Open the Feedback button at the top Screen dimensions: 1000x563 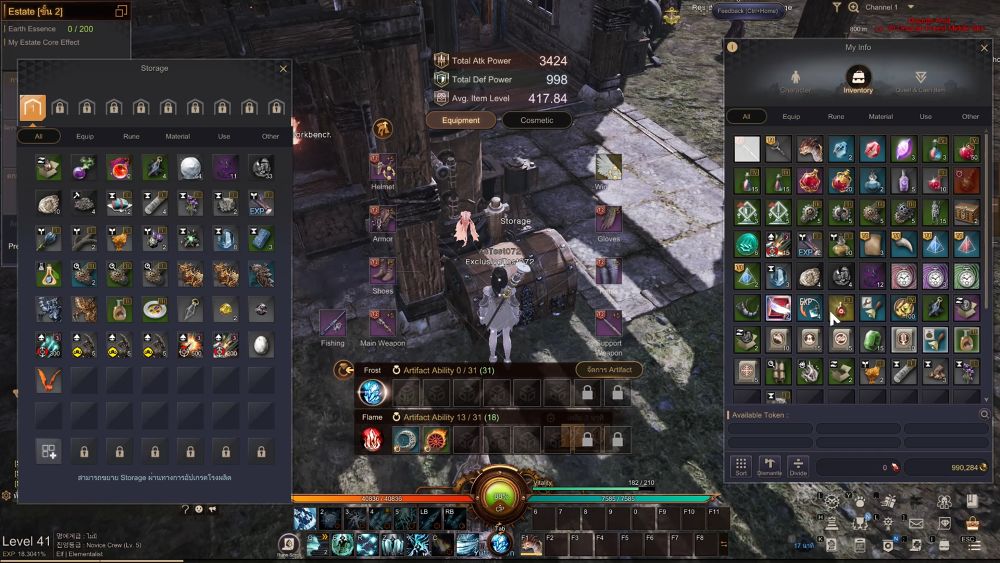coord(748,11)
